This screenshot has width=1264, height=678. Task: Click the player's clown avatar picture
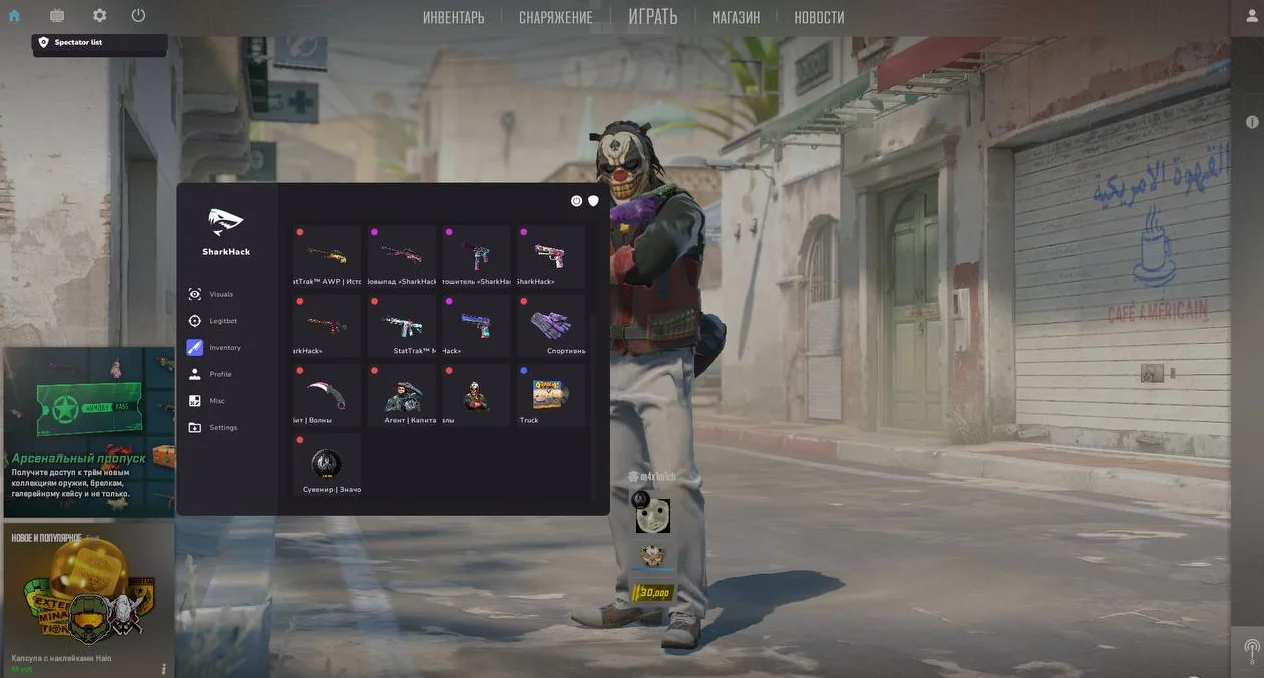pos(653,516)
